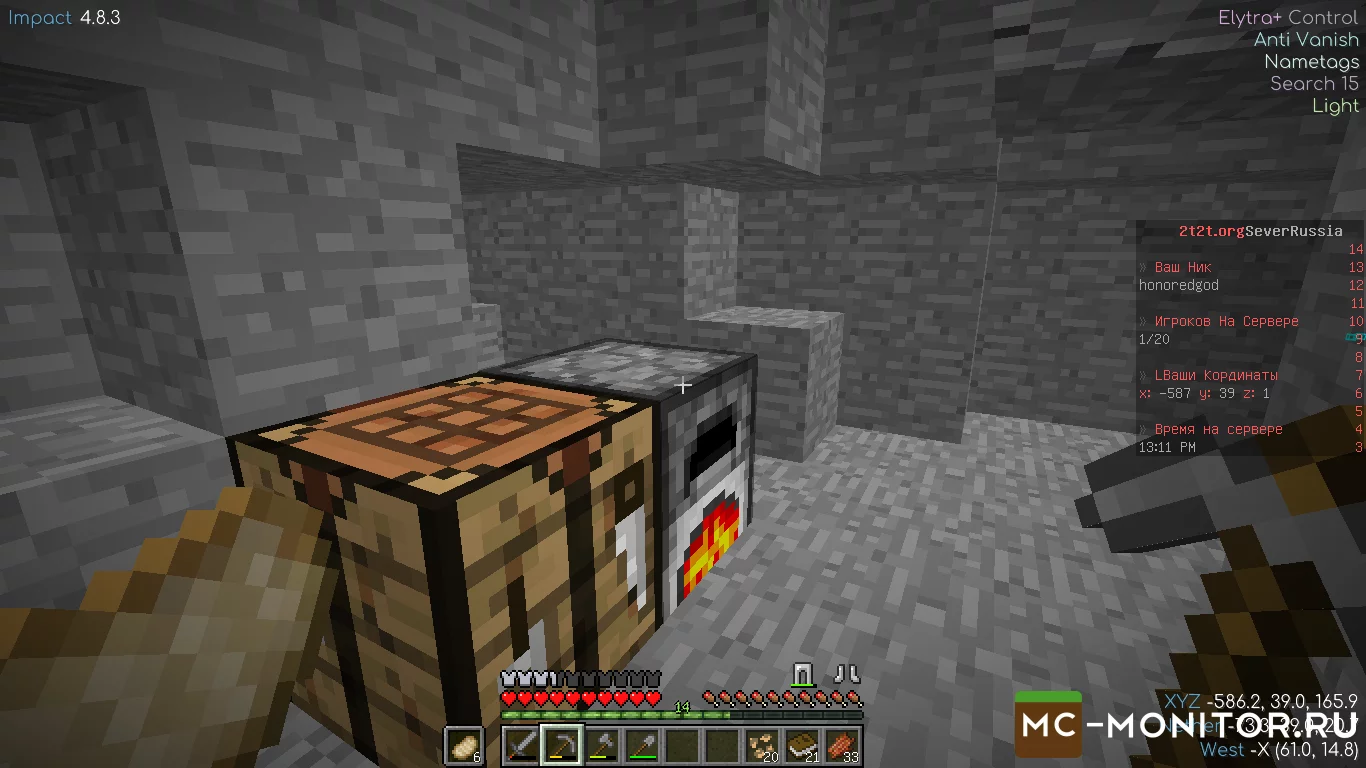The width and height of the screenshot is (1366, 768).
Task: Click the Anti Vanish module label
Action: (x=1306, y=39)
